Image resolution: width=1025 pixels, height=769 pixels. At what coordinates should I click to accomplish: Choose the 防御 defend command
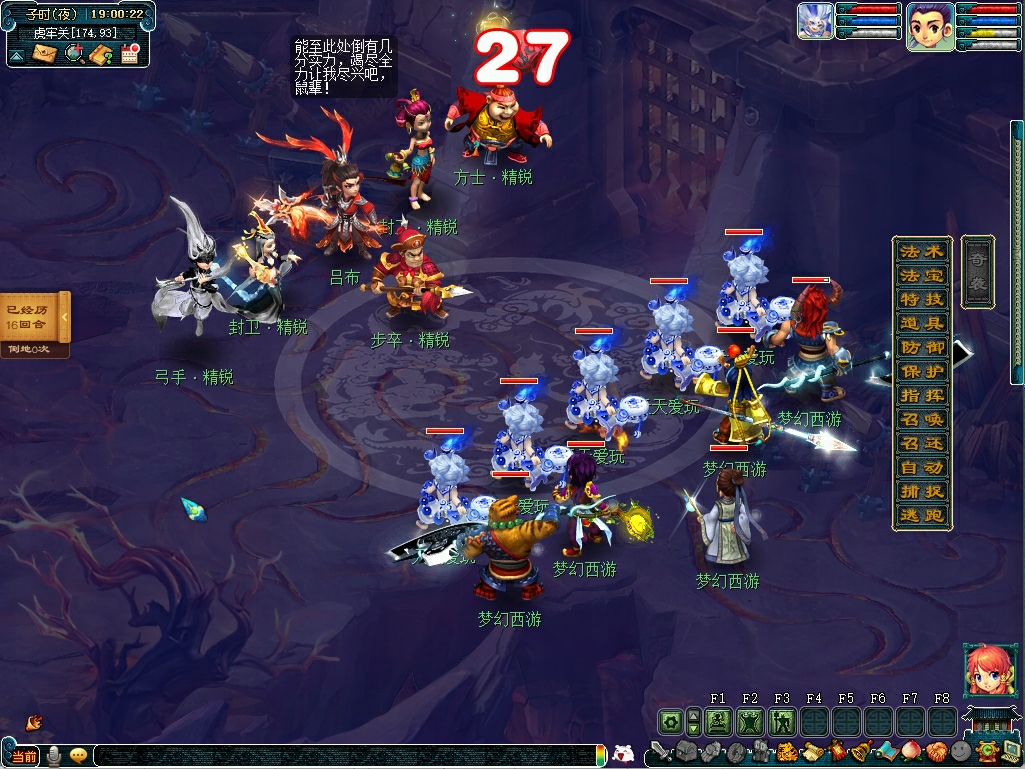tap(921, 347)
